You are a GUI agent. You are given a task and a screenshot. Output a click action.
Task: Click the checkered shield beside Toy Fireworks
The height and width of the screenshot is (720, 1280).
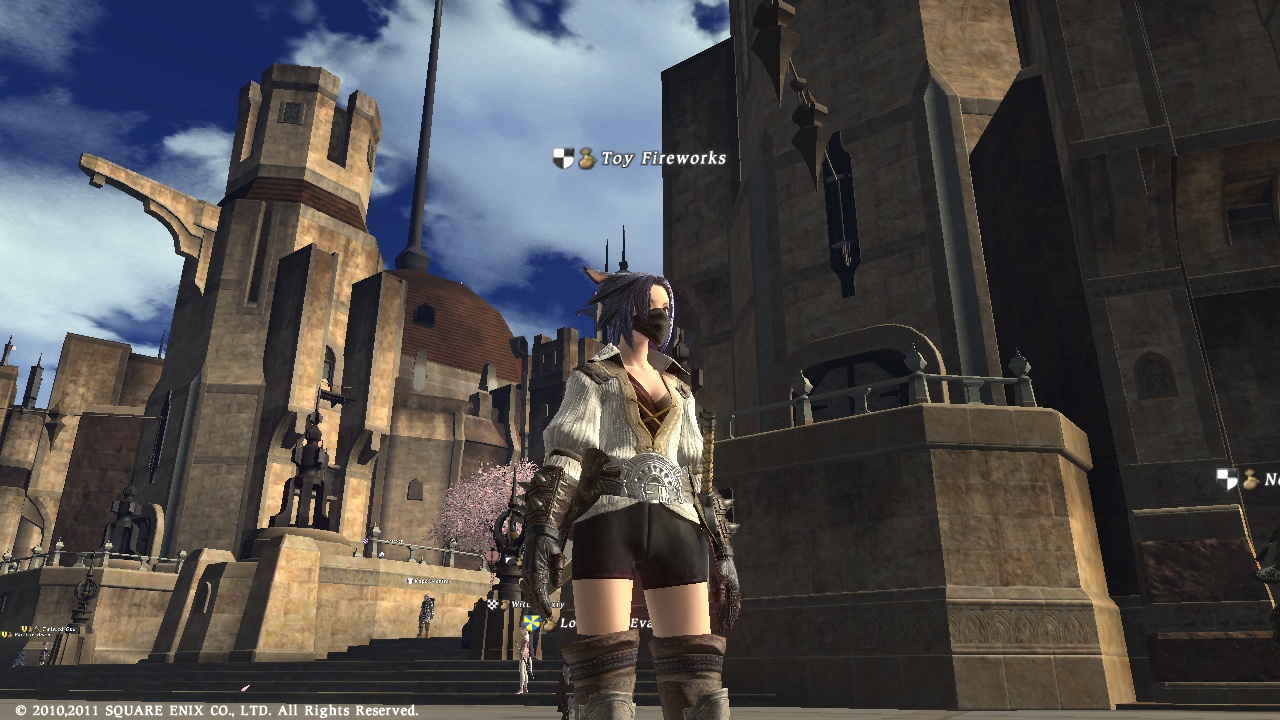563,158
